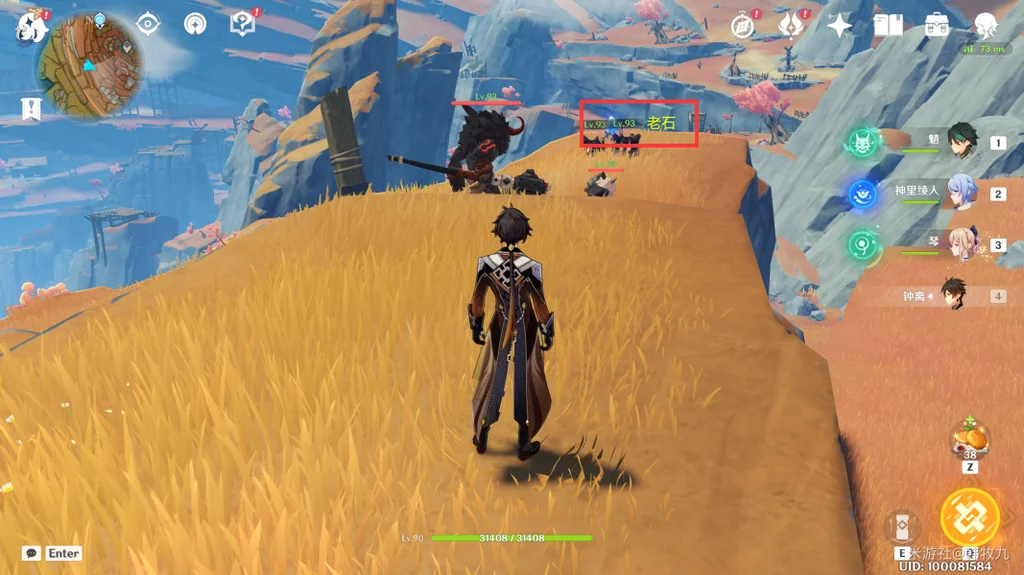This screenshot has height=575, width=1024.
Task: Activate Zhongli's golden elemental burst
Action: [x=969, y=517]
